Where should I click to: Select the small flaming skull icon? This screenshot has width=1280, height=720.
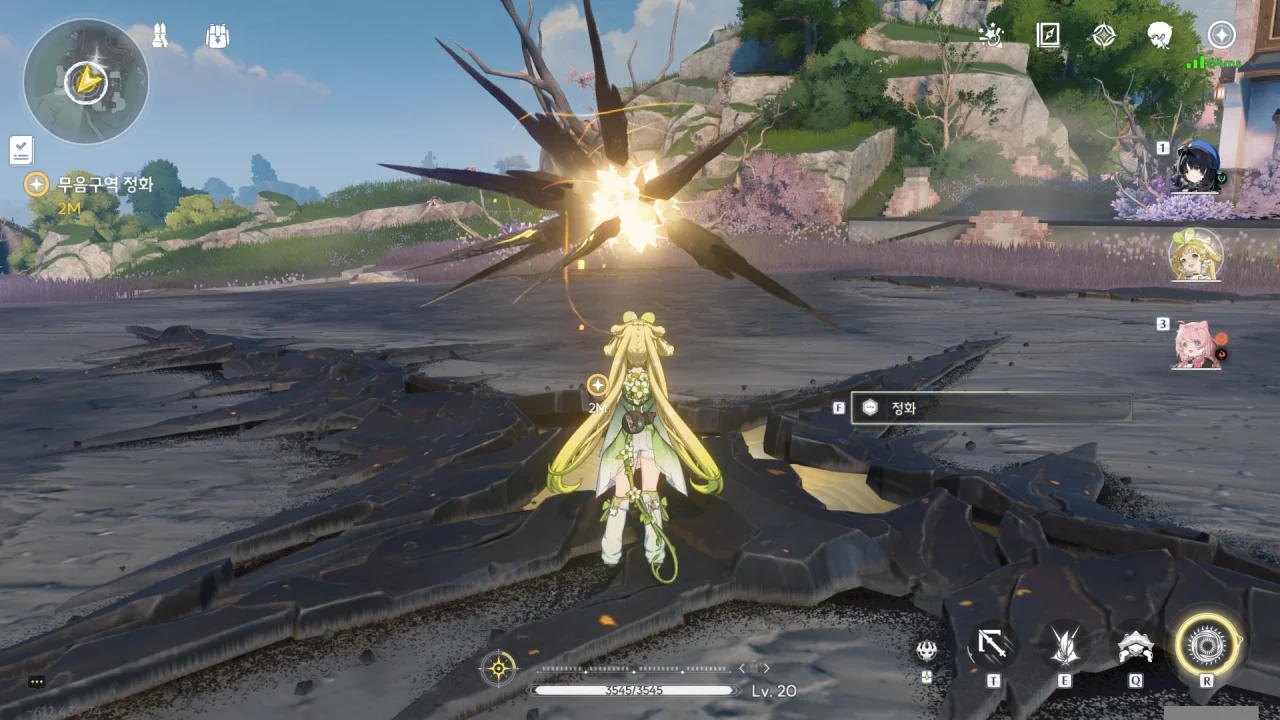[927, 650]
